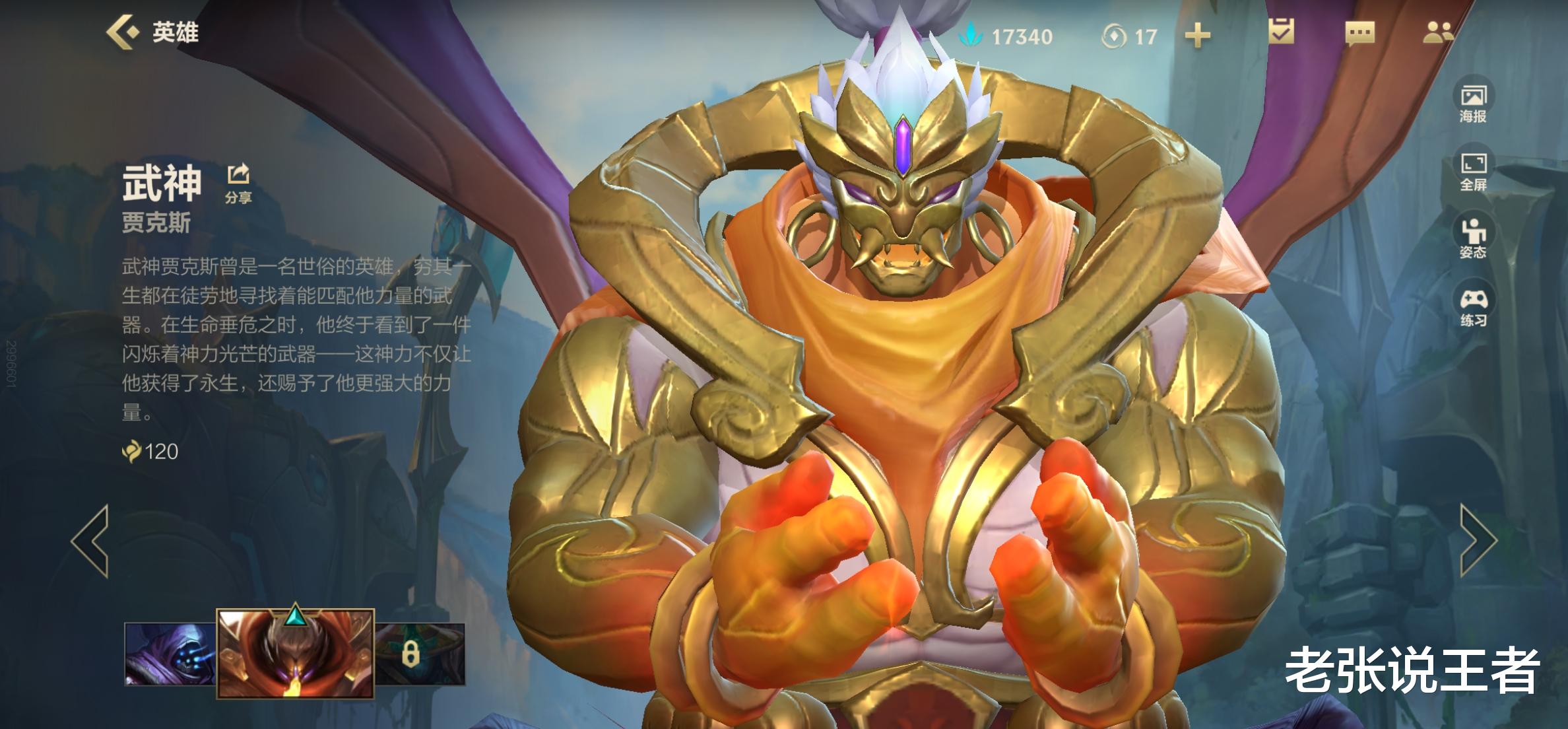Screen dimensions: 1568x729
Task: Select the default purple Jax skin thumbnail
Action: (x=170, y=654)
